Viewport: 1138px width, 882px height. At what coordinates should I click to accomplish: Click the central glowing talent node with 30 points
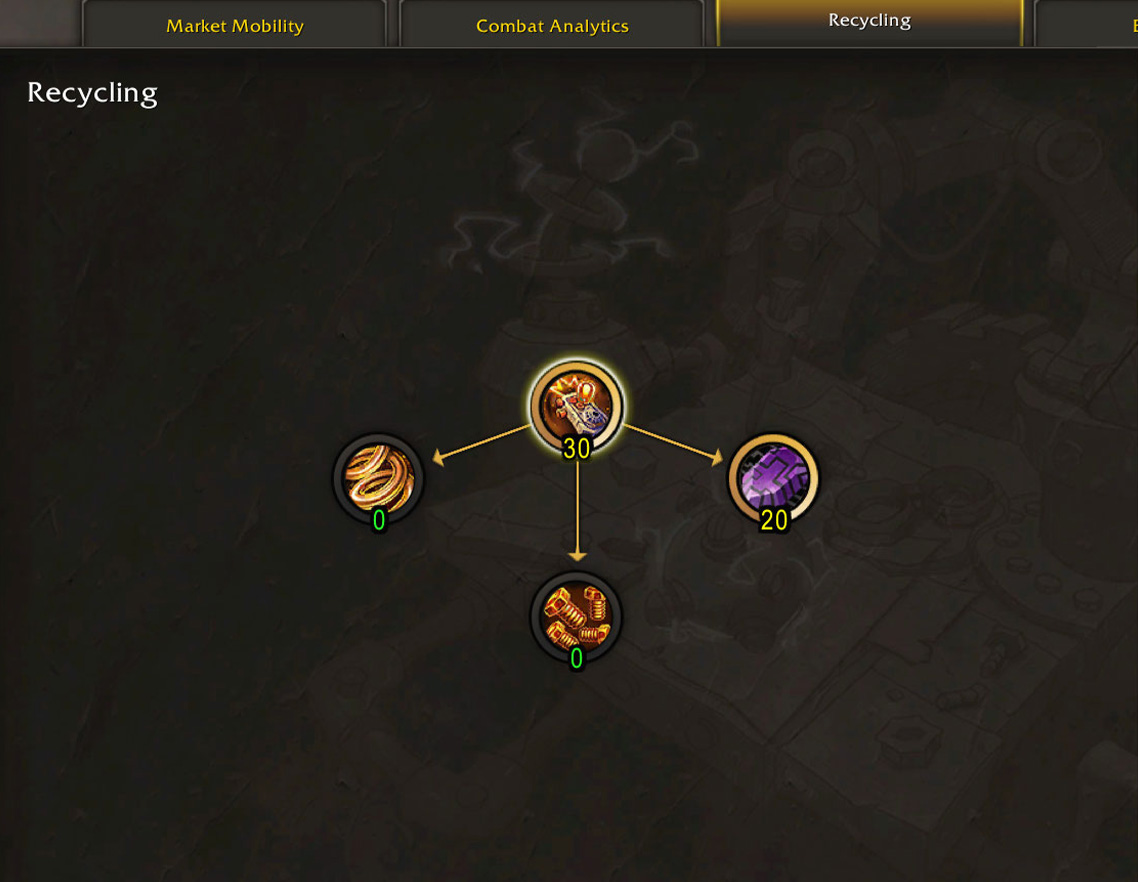pos(576,407)
